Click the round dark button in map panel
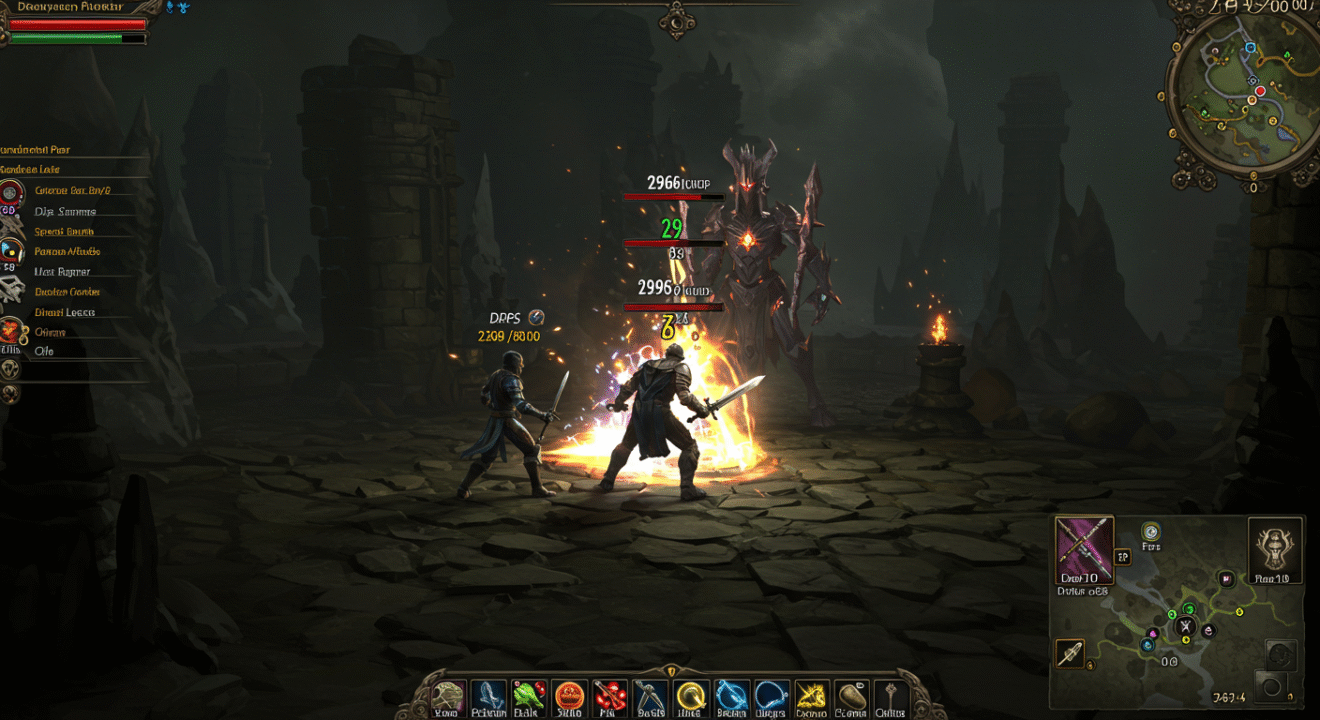The width and height of the screenshot is (1320, 720). tap(1271, 687)
